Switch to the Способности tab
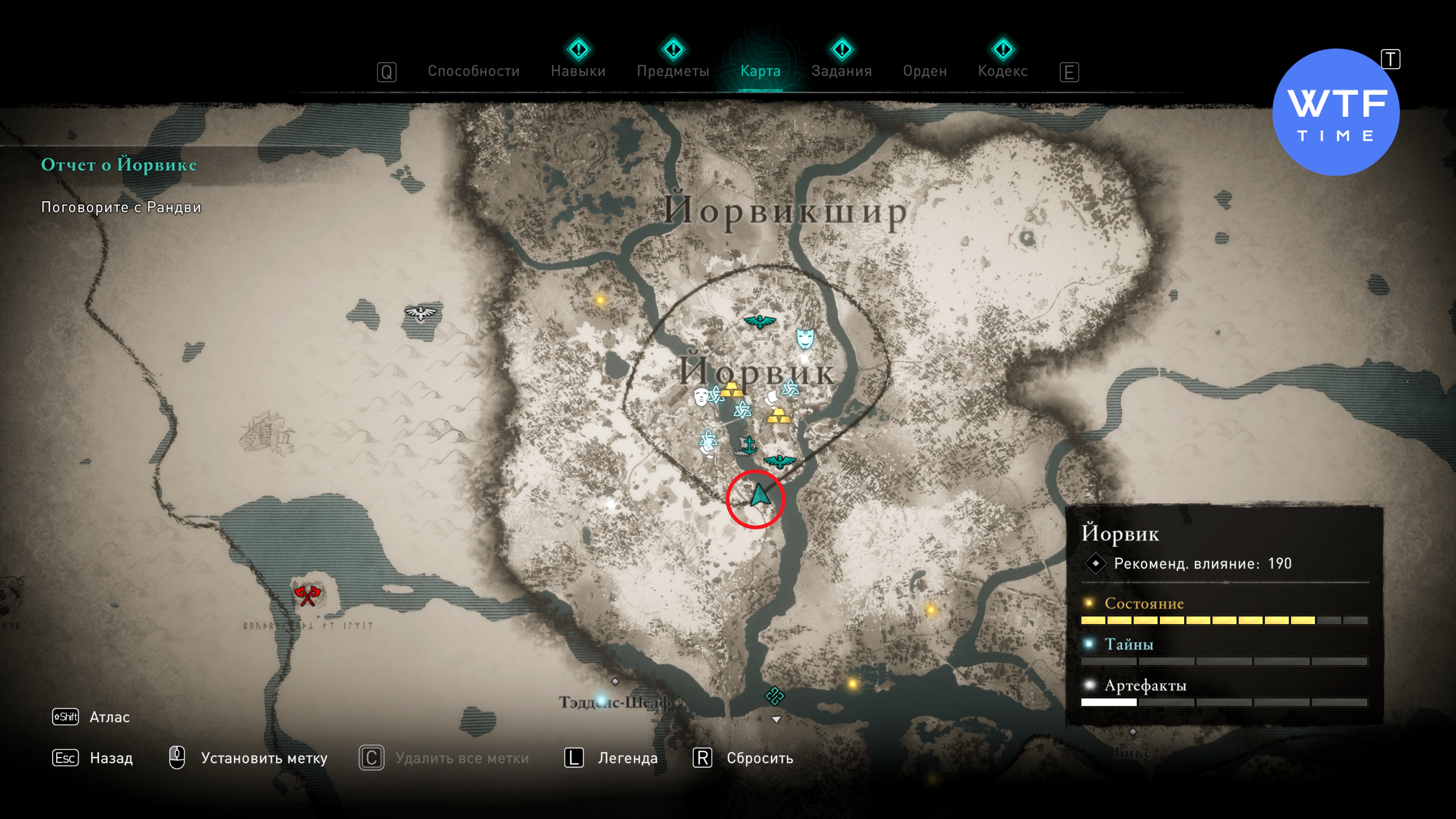 [473, 71]
